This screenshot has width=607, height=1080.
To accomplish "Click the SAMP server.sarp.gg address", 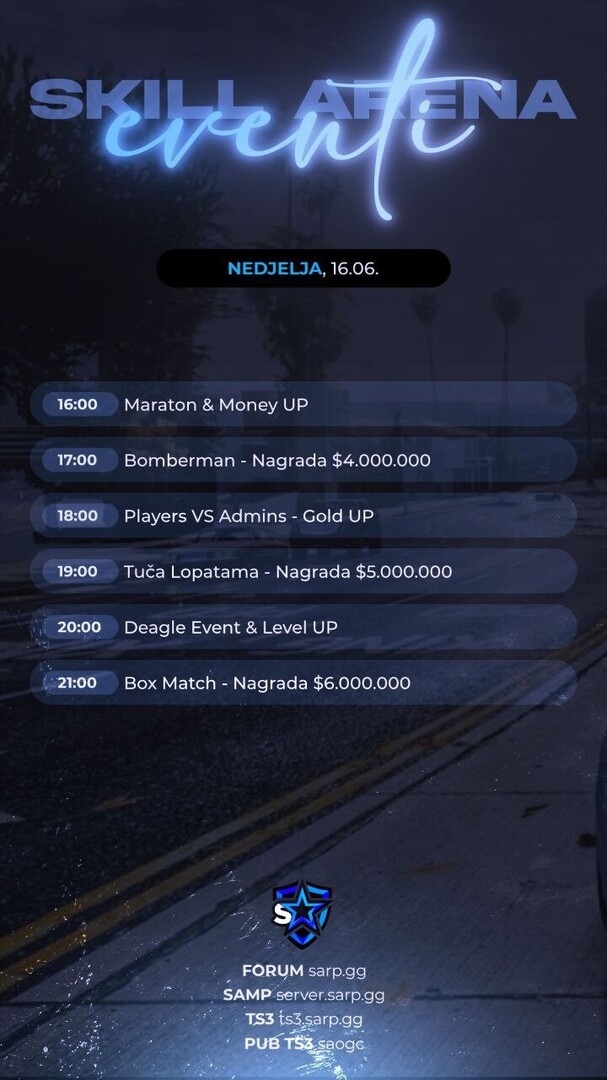I will pos(303,995).
